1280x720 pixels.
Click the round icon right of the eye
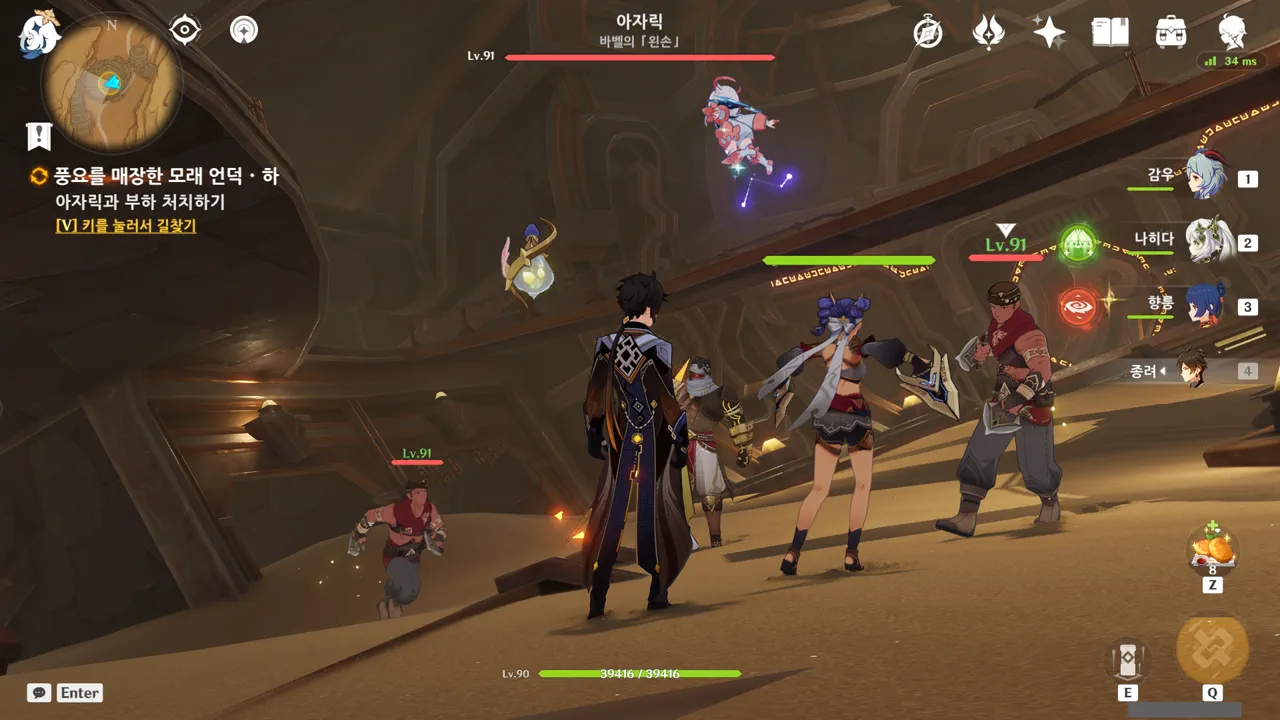[x=243, y=30]
